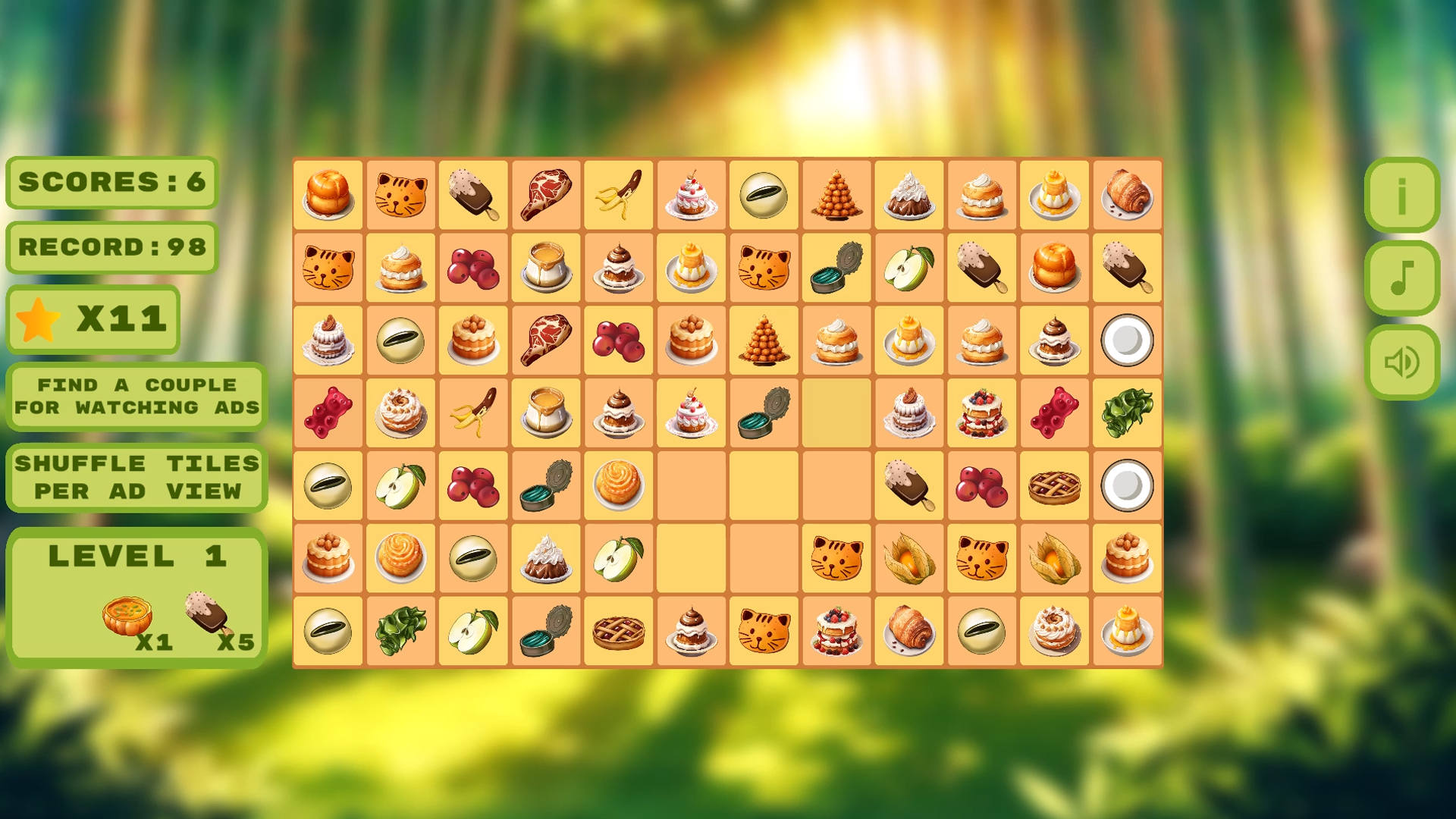Select the green apple half tile

908,268
